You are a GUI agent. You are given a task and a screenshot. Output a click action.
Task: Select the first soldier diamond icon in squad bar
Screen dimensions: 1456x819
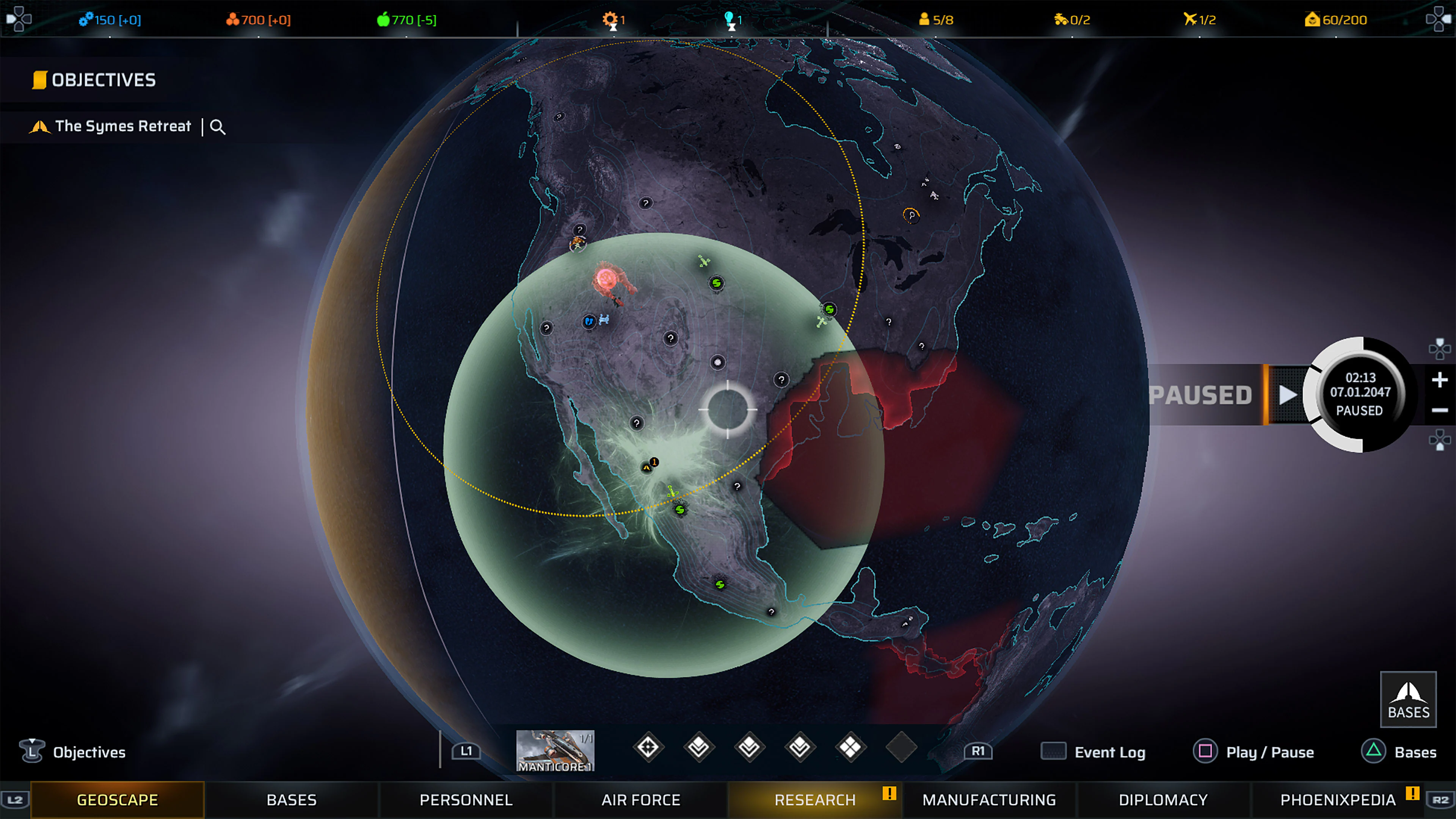[x=648, y=747]
